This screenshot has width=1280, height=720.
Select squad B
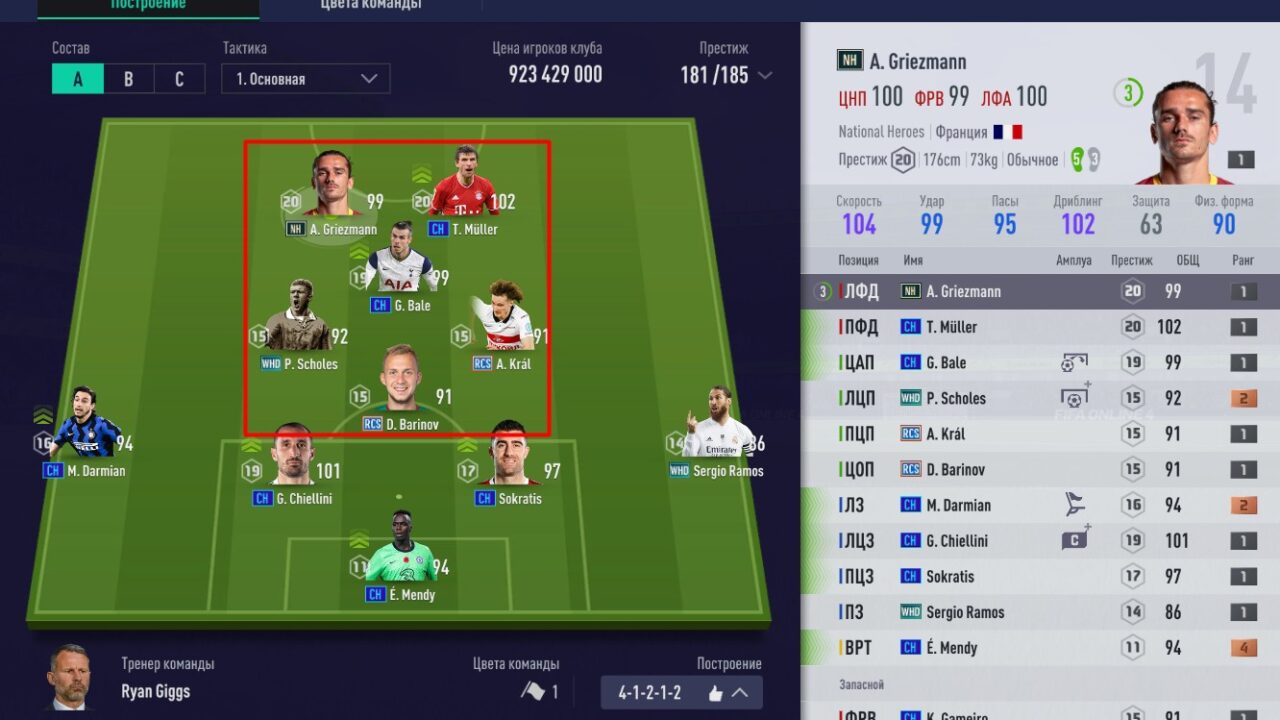(127, 78)
